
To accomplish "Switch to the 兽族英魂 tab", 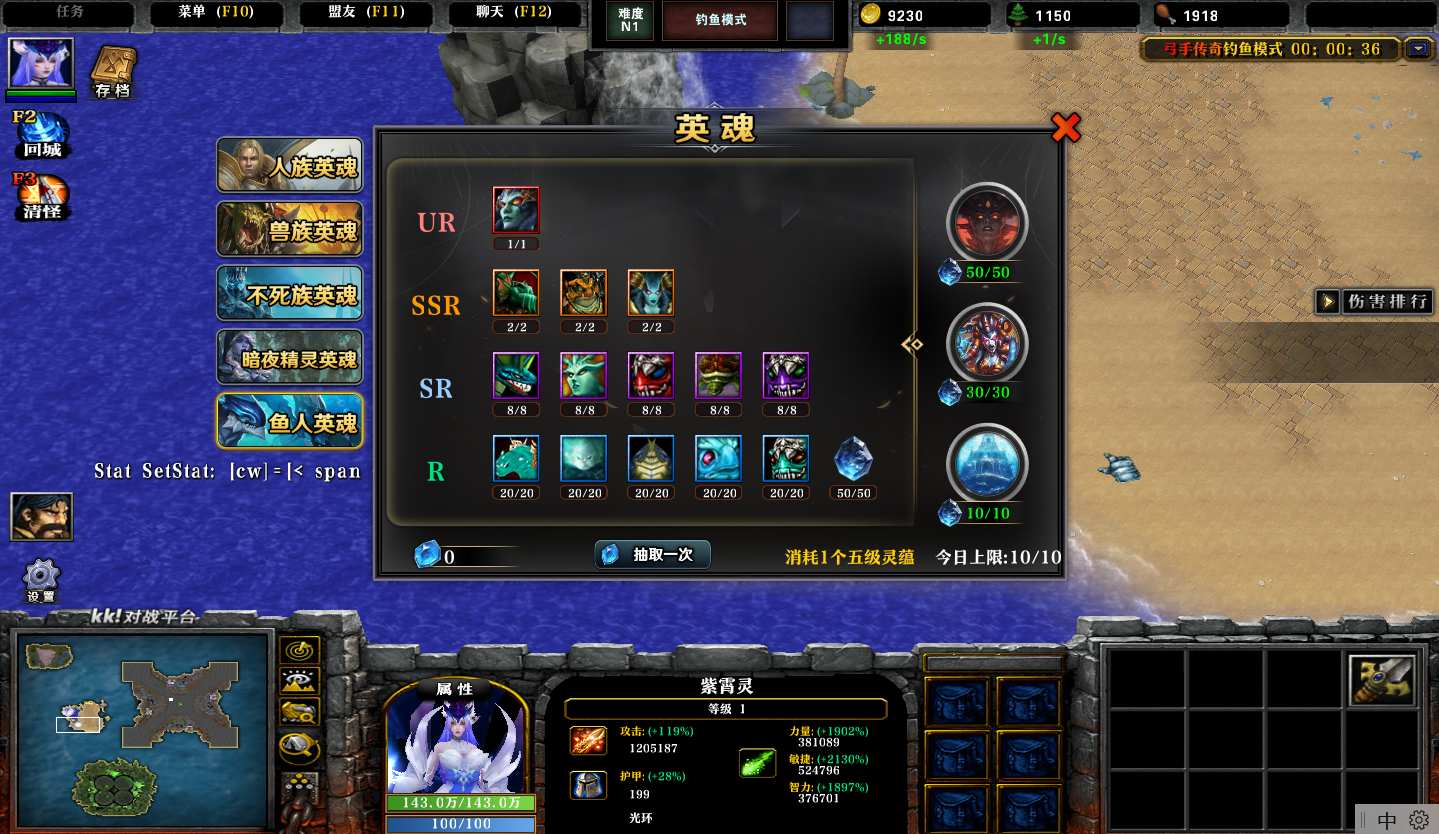I will [x=290, y=230].
